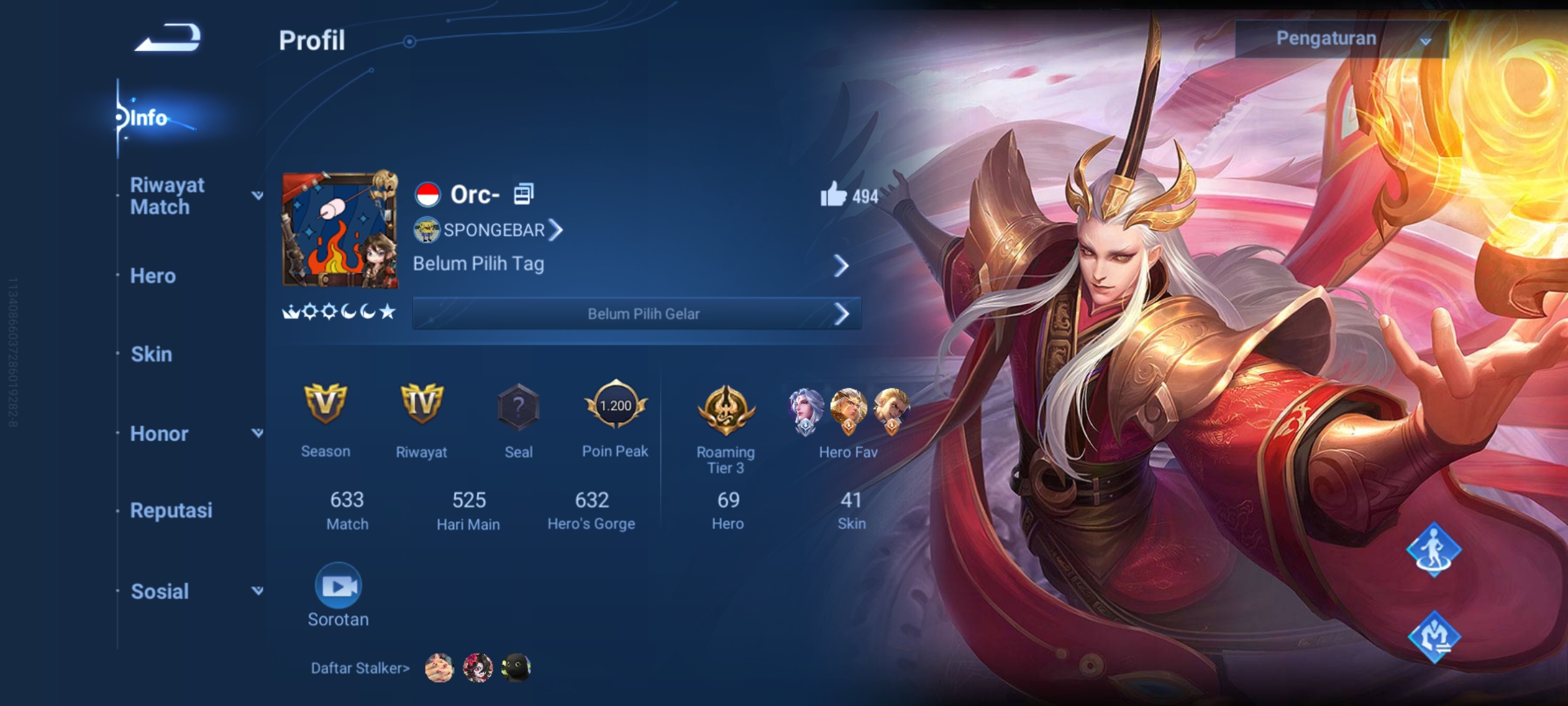
Task: Expand the Sosial section
Action: click(x=257, y=591)
